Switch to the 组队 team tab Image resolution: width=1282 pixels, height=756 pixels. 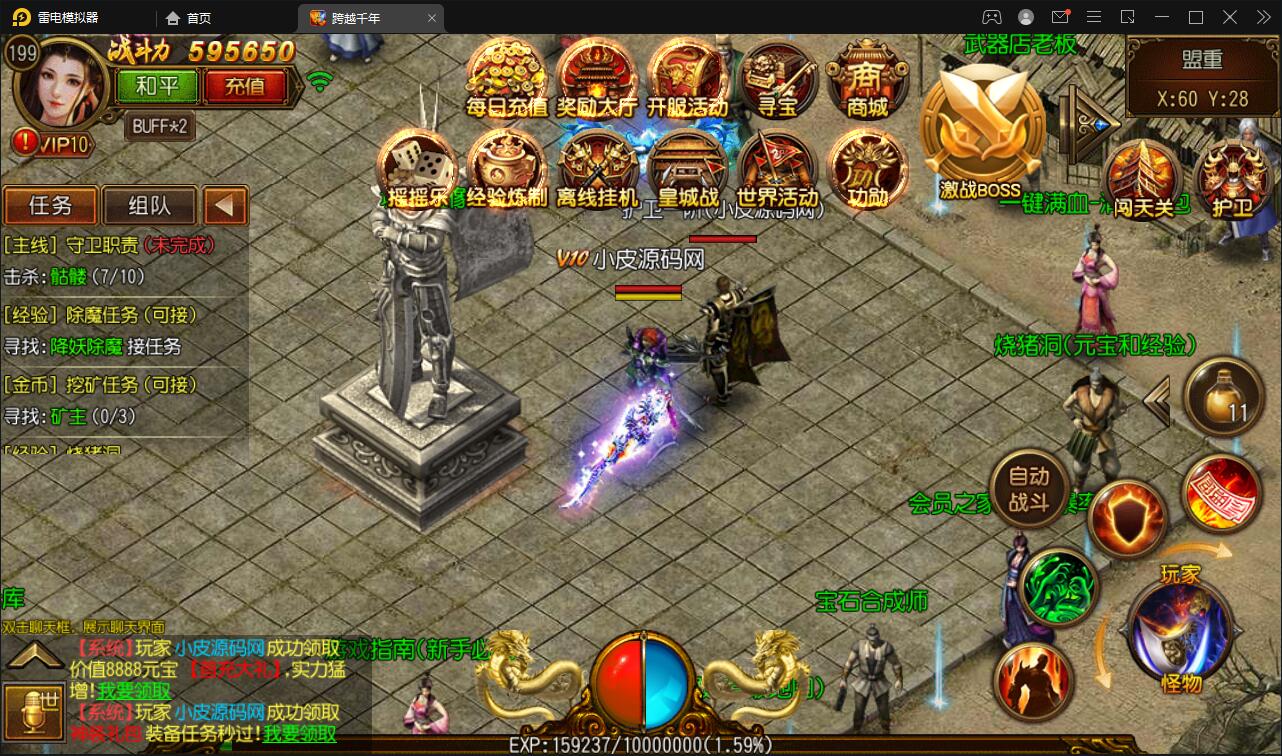149,206
